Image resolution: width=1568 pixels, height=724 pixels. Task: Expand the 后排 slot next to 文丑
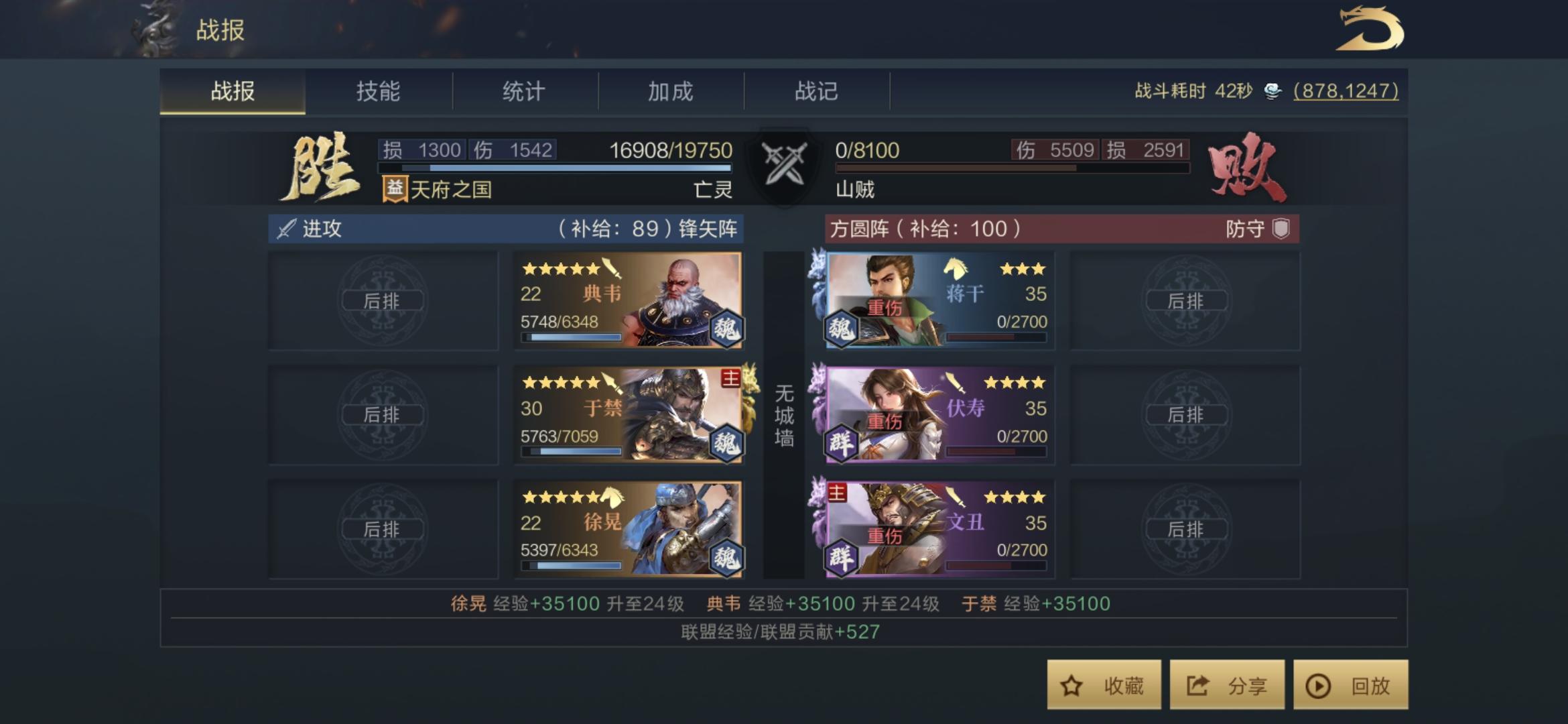click(x=1187, y=530)
